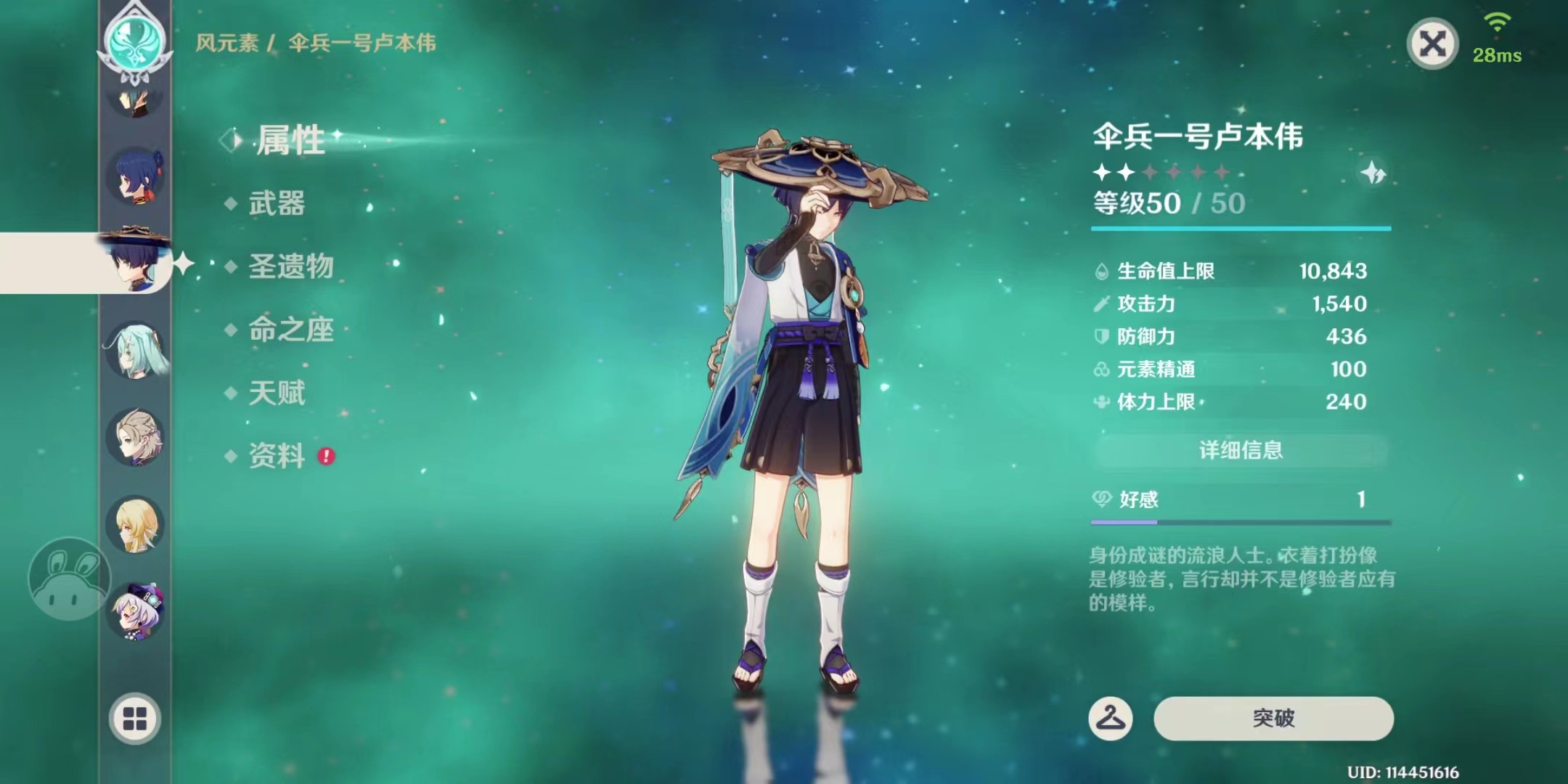Click the stamina icon beside 体力上限
This screenshot has height=784, width=1568.
[1103, 401]
